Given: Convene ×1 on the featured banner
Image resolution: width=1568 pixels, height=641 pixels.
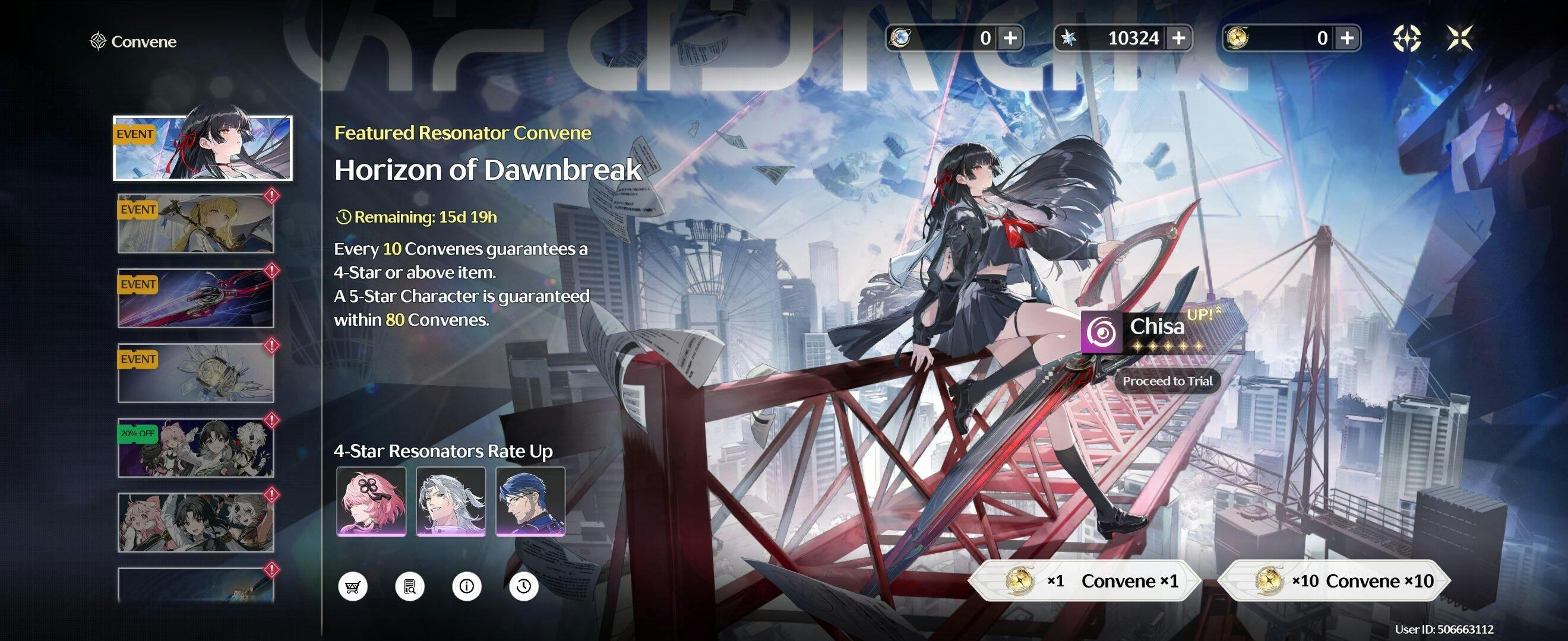Looking at the screenshot, I should pos(1083,581).
